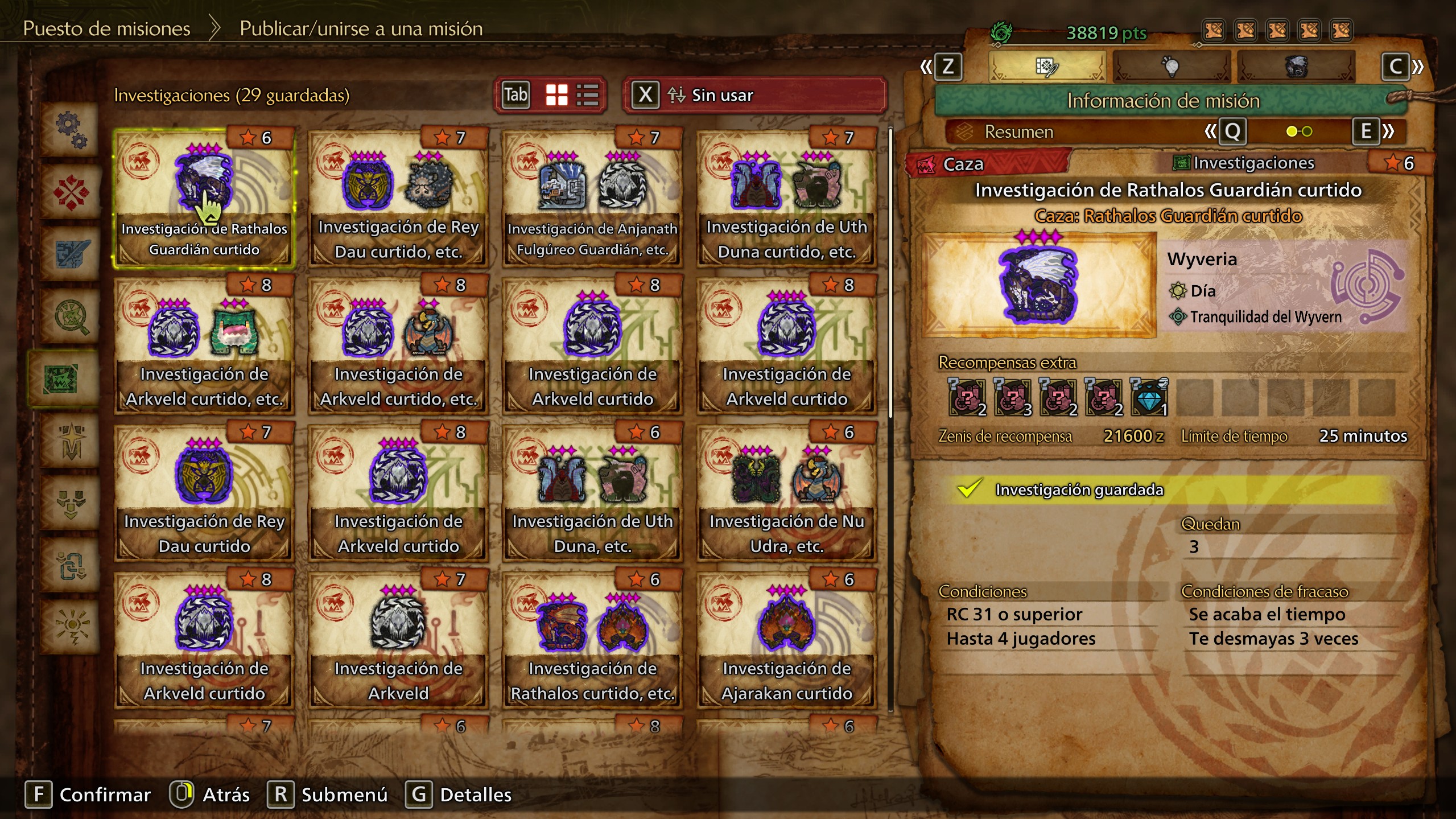Open the Sin usar sort filter

(x=754, y=95)
